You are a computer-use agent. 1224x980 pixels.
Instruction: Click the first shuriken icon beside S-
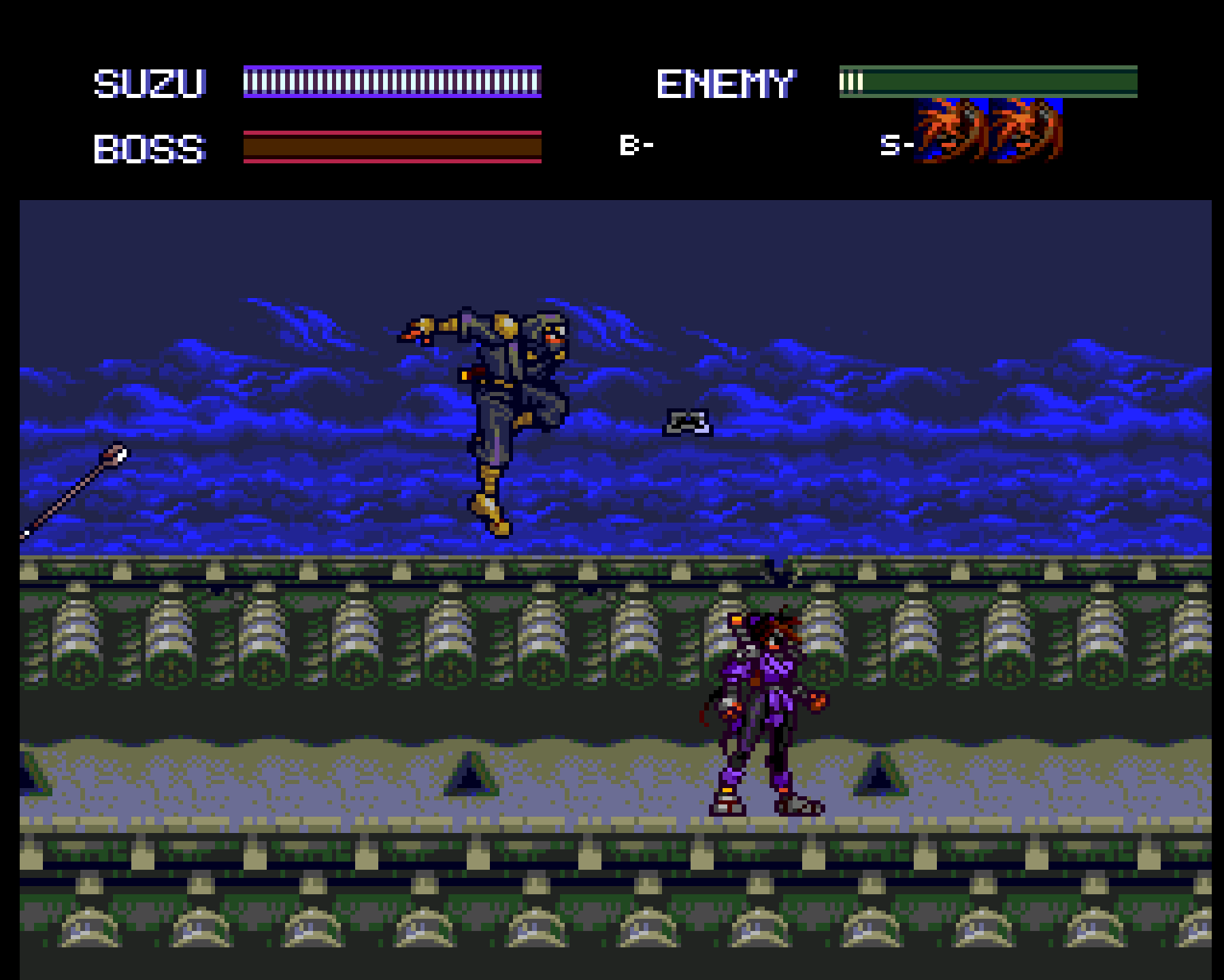coord(952,133)
